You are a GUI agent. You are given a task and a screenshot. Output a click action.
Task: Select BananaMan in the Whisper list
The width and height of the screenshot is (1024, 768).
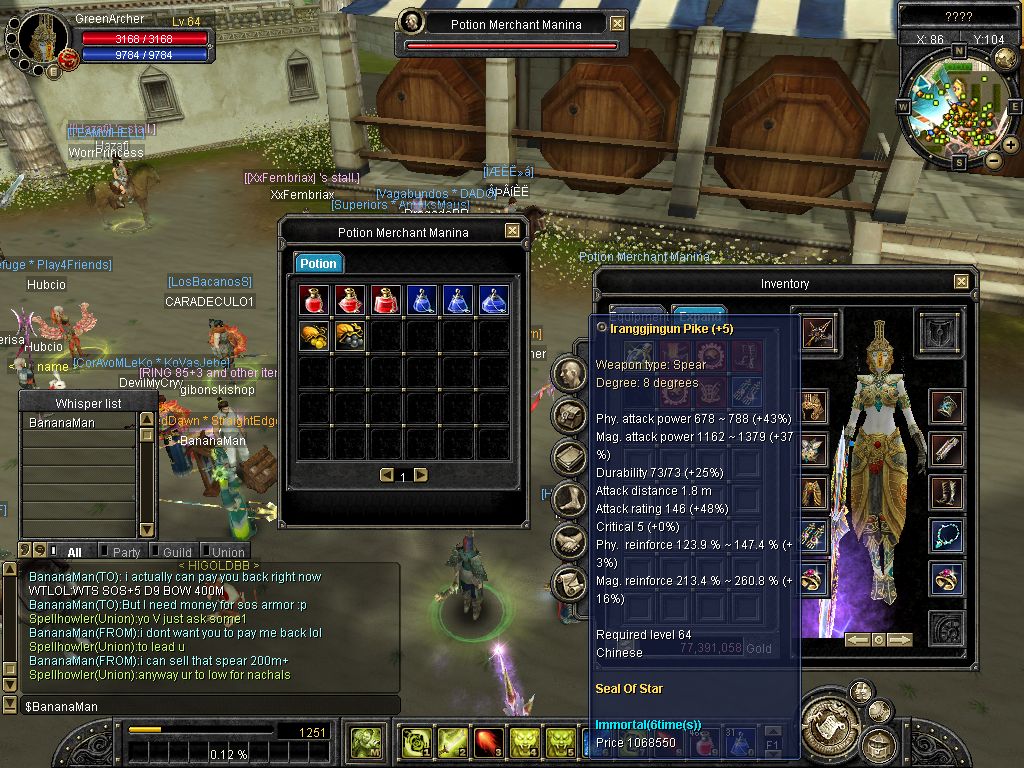point(62,423)
